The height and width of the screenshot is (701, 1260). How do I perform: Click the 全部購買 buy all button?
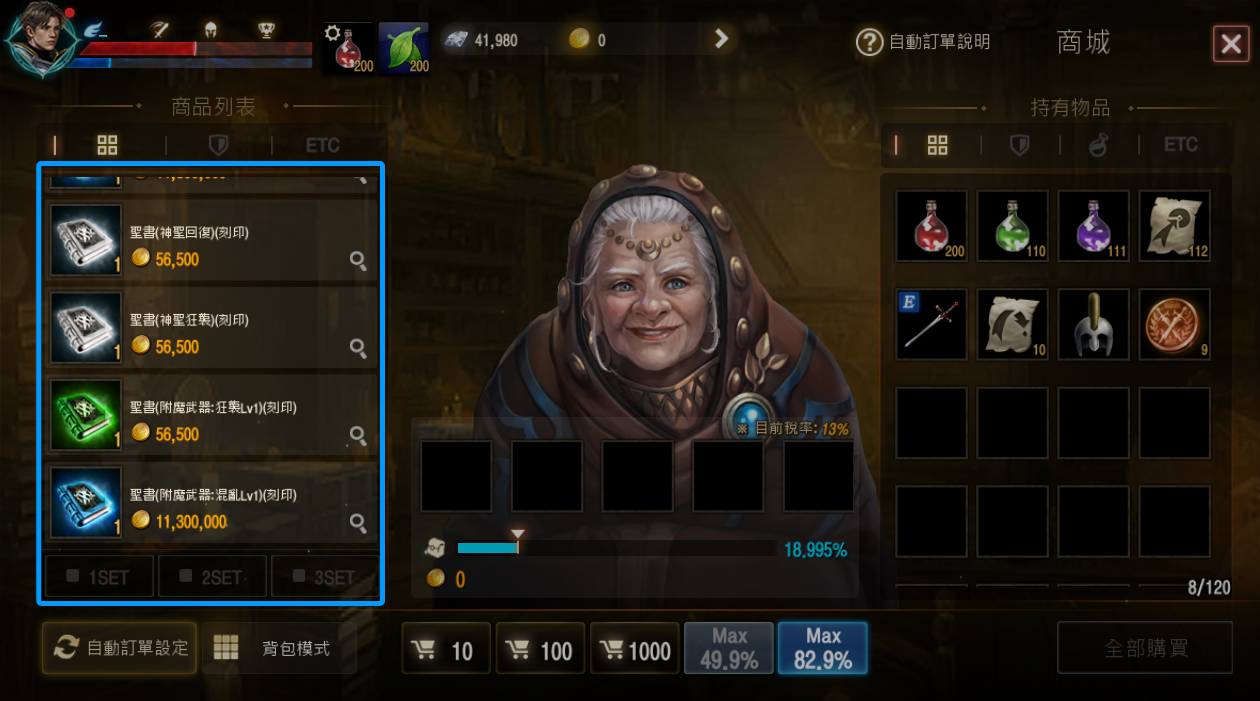tap(1146, 648)
